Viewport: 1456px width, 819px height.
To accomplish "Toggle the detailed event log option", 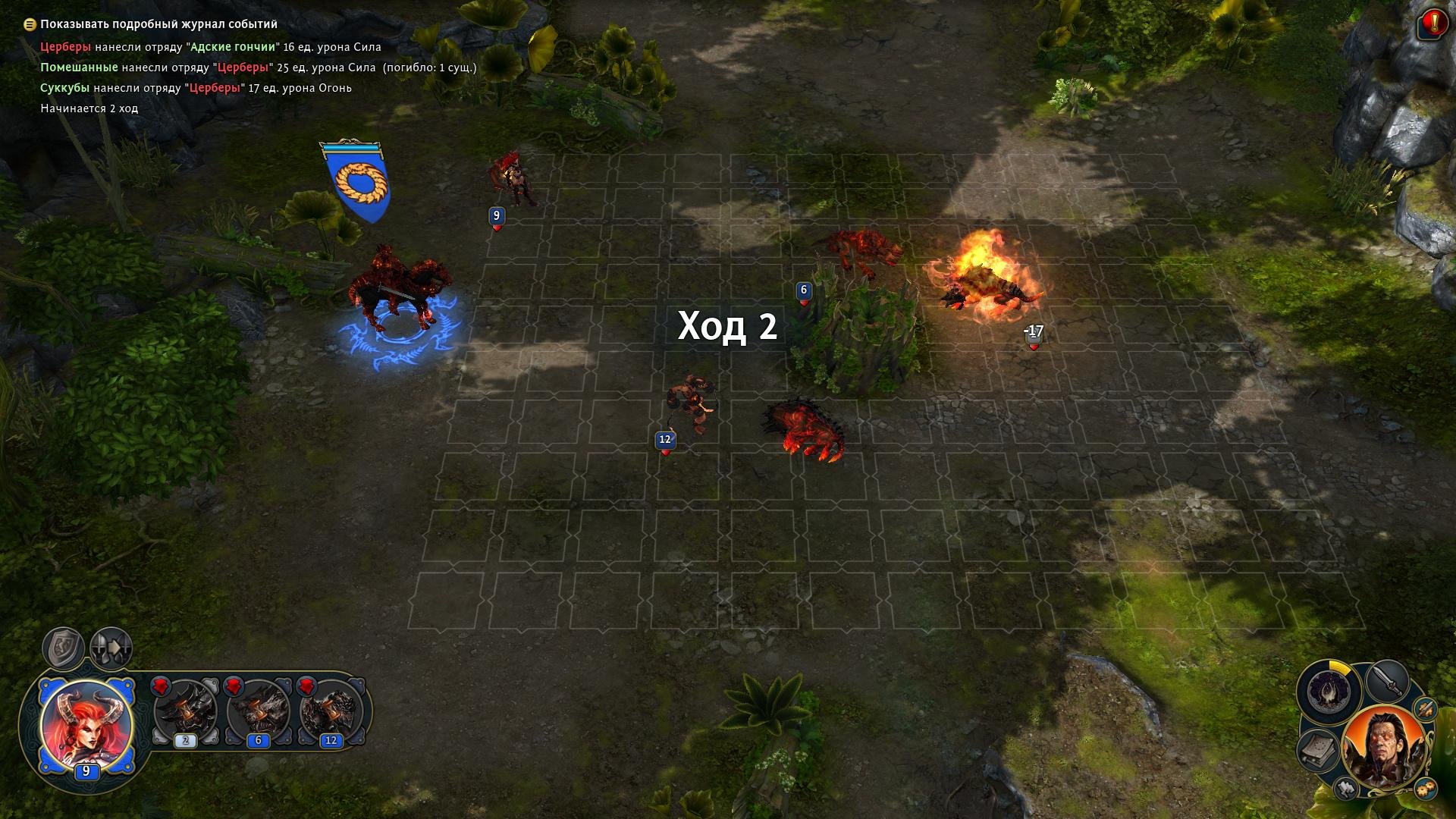I will click(x=30, y=24).
